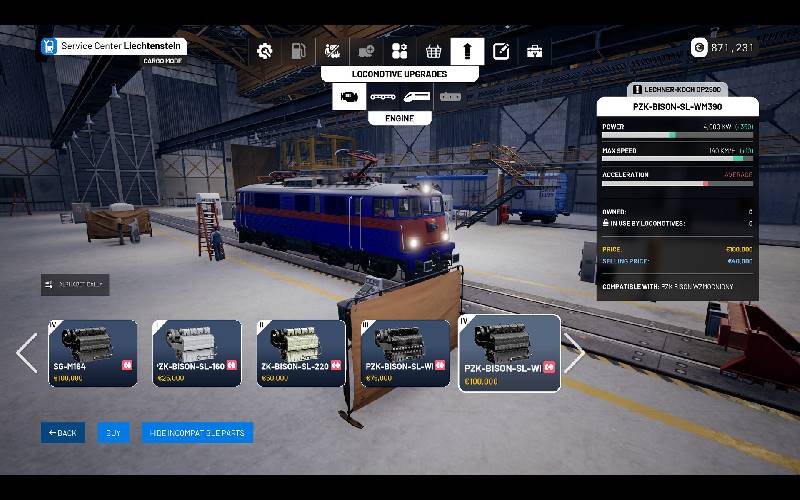Buy the selected engine
The width and height of the screenshot is (800, 500).
coord(113,433)
